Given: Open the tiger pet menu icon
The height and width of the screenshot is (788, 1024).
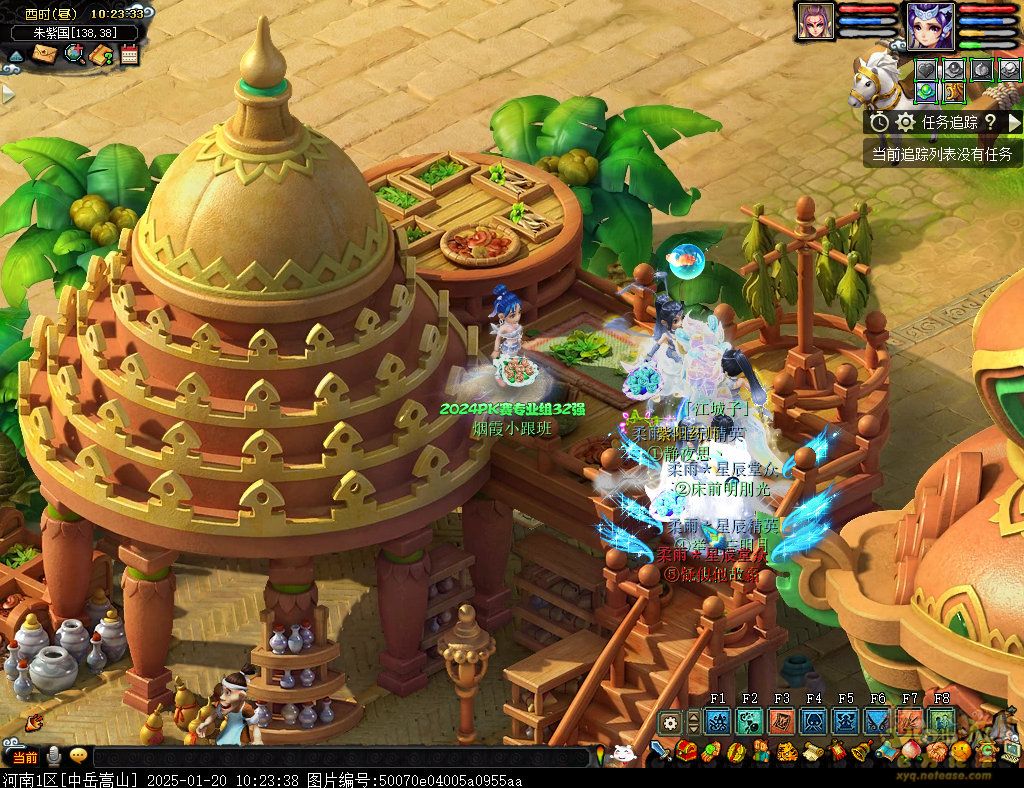Looking at the screenshot, I should tap(787, 750).
